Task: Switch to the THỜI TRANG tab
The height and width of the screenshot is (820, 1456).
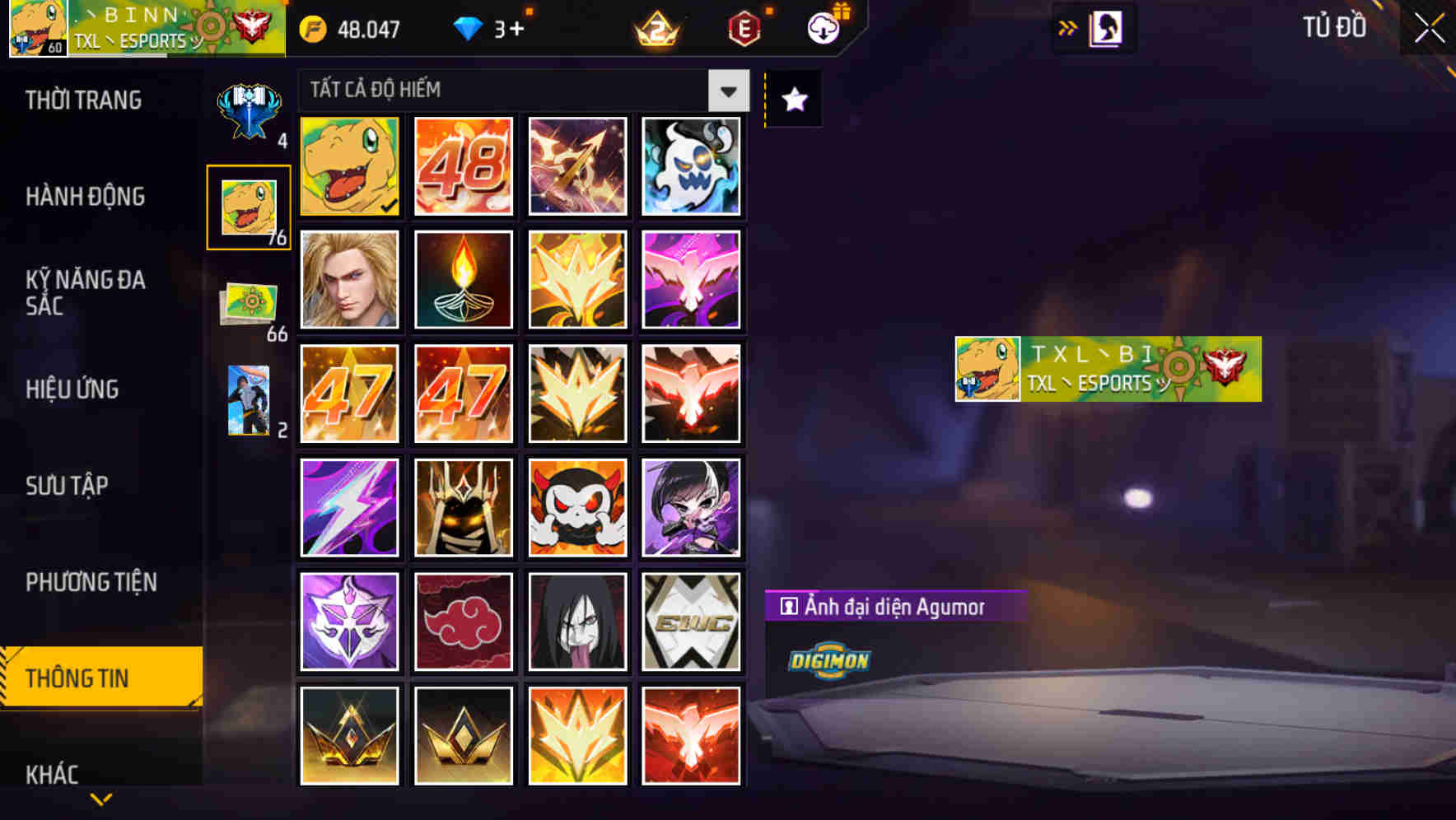Action: (82, 100)
